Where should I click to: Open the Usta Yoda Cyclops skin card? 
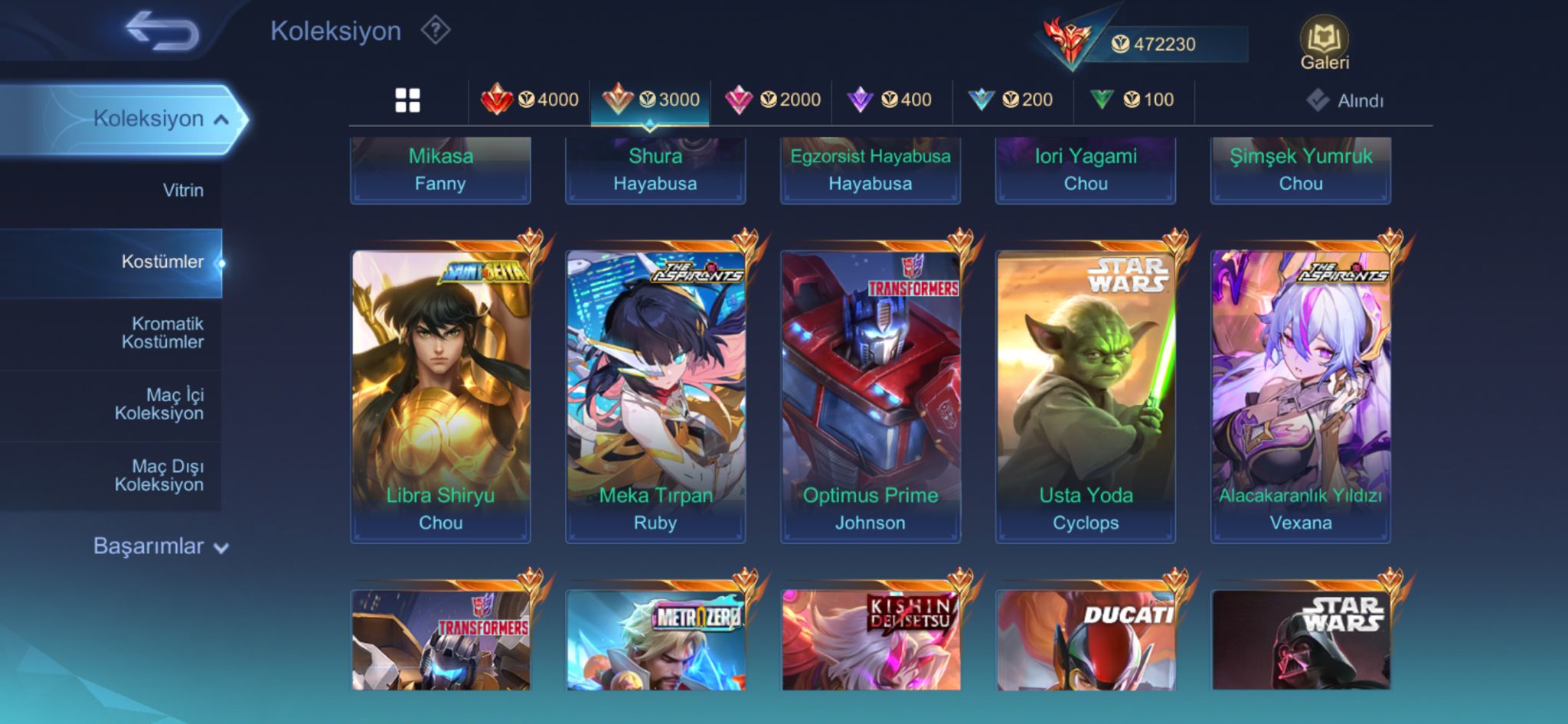[1085, 394]
